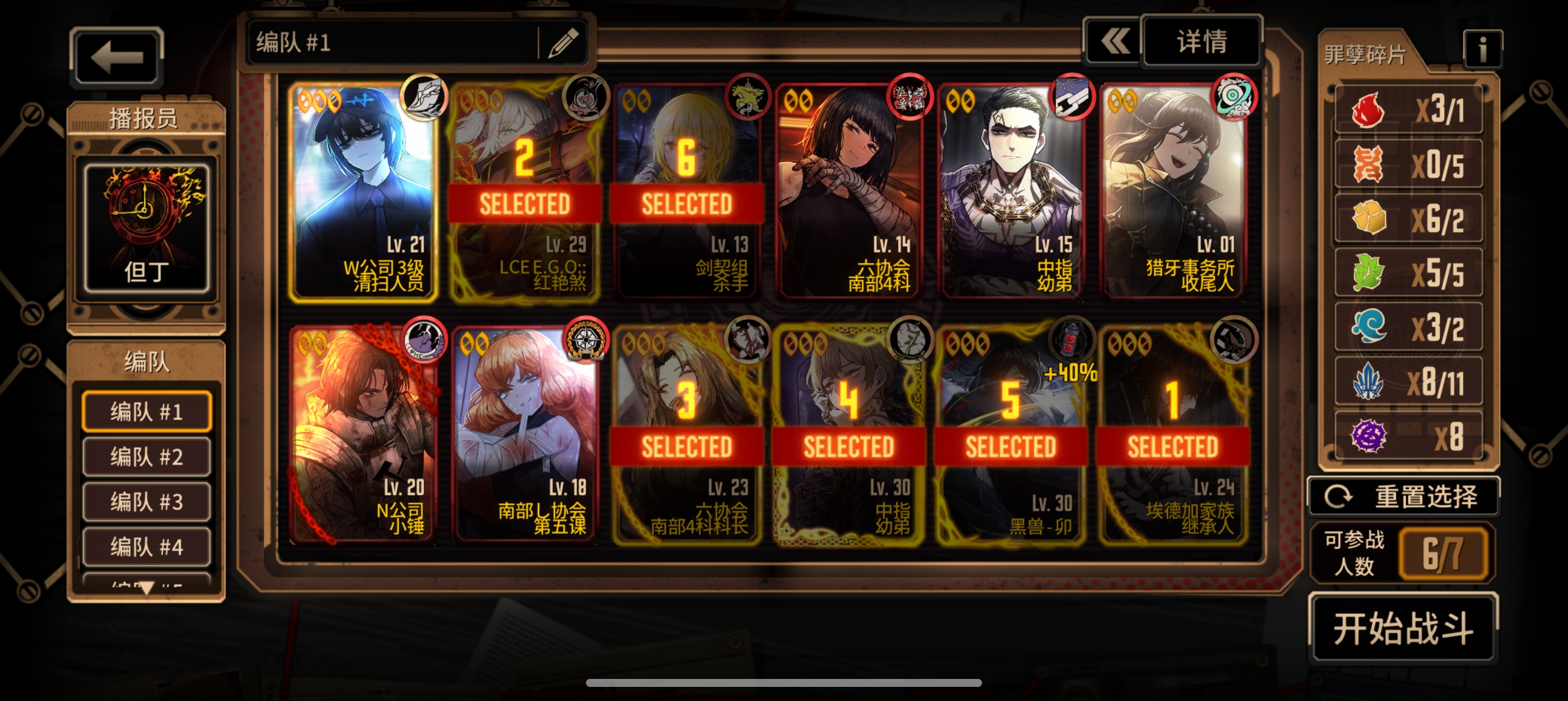Pick the unselected 中指幼弟 Lv. 15 card
The image size is (1568, 701).
[x=1011, y=192]
